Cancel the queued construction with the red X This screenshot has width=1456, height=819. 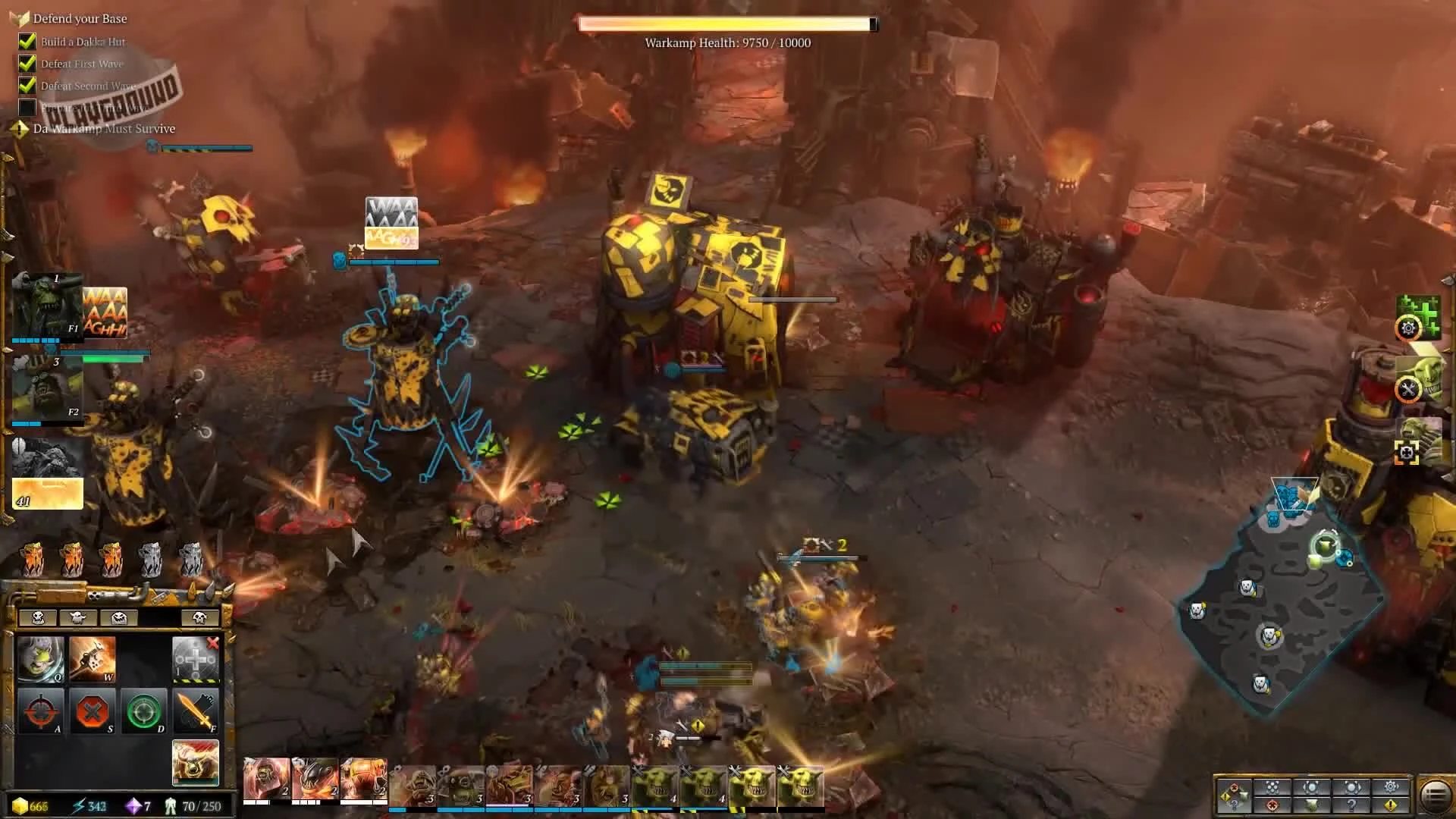click(214, 642)
